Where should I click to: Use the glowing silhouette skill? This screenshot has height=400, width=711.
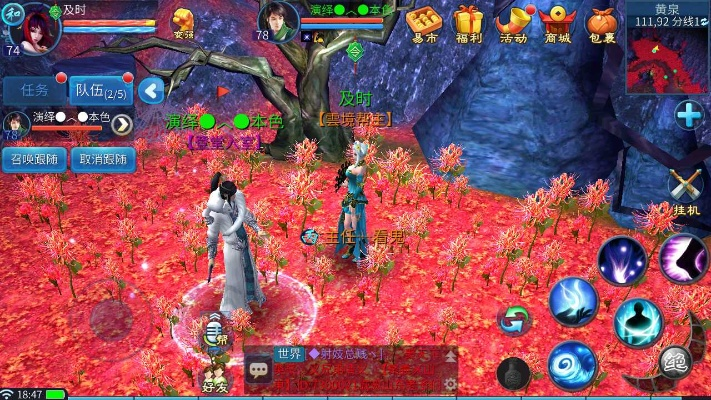click(x=638, y=322)
